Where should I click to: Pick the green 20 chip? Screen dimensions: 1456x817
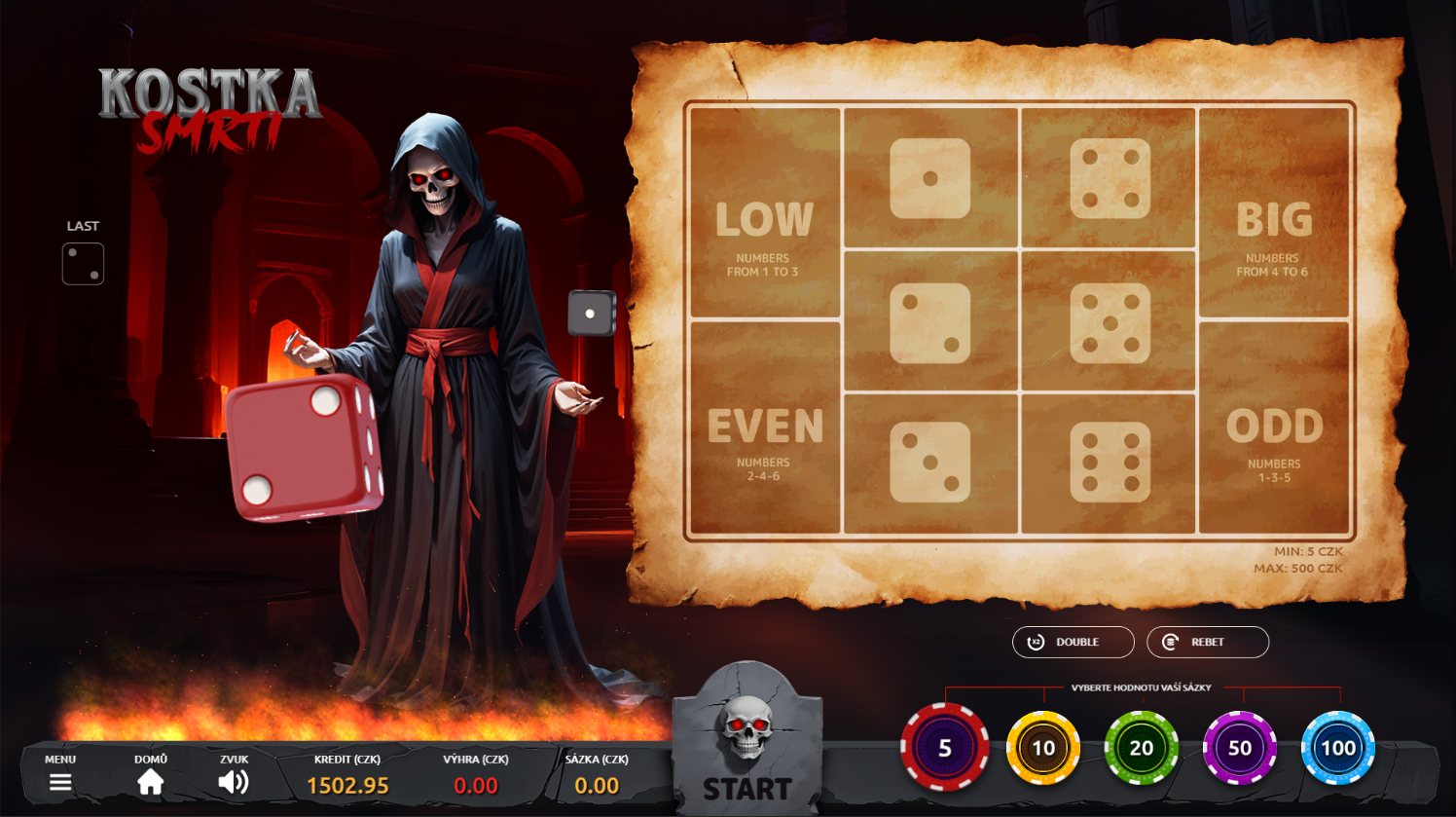1142,748
